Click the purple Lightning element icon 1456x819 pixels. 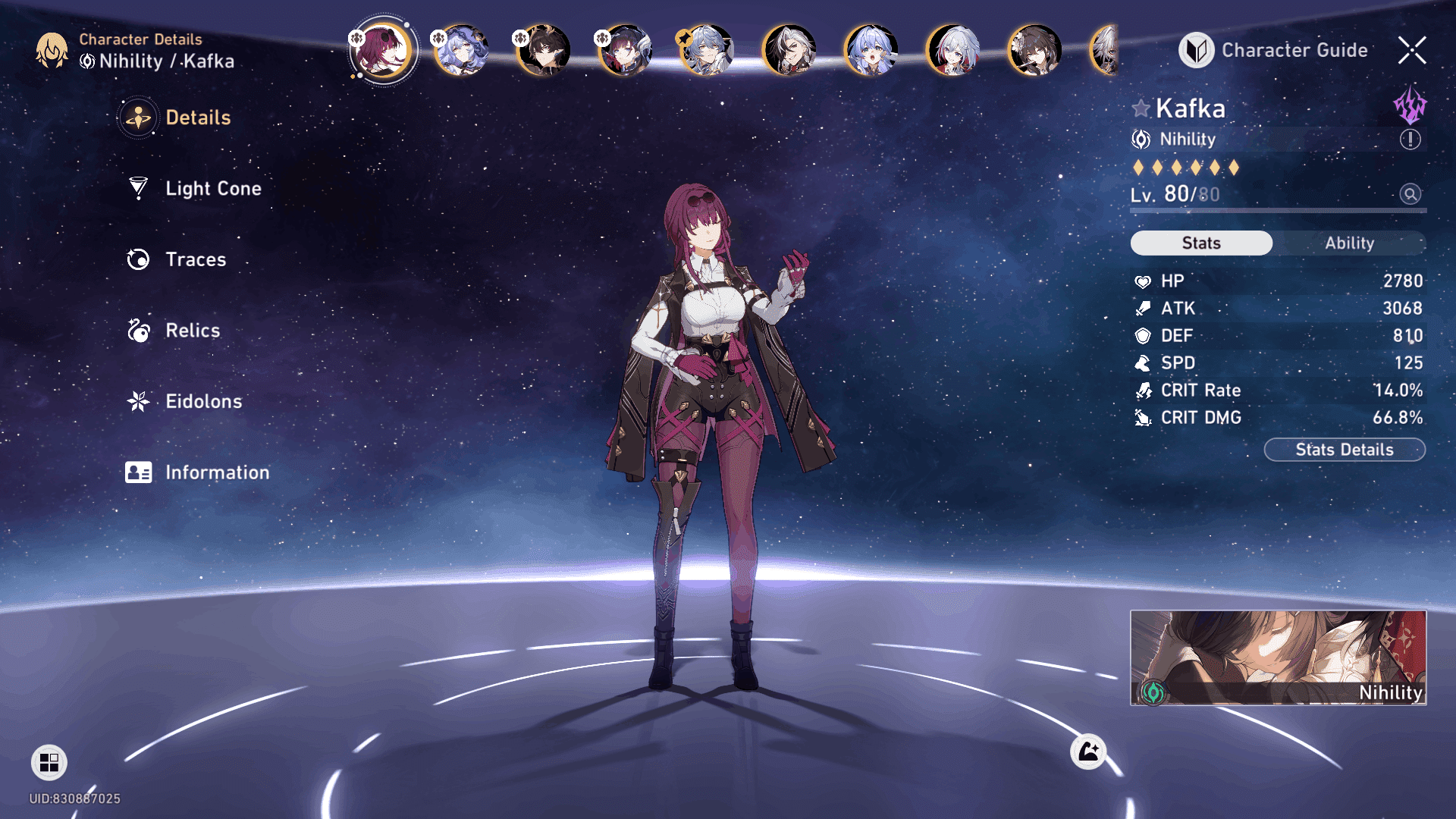(1410, 105)
